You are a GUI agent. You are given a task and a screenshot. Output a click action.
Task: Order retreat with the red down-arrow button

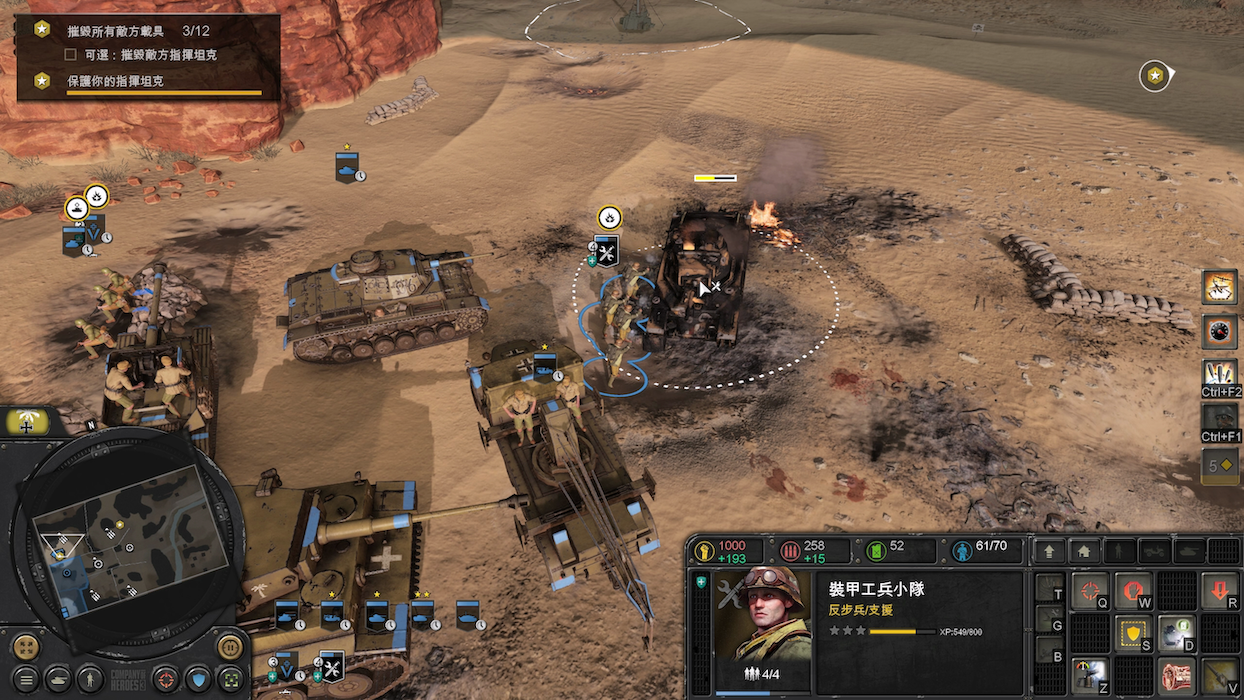[x=1219, y=591]
